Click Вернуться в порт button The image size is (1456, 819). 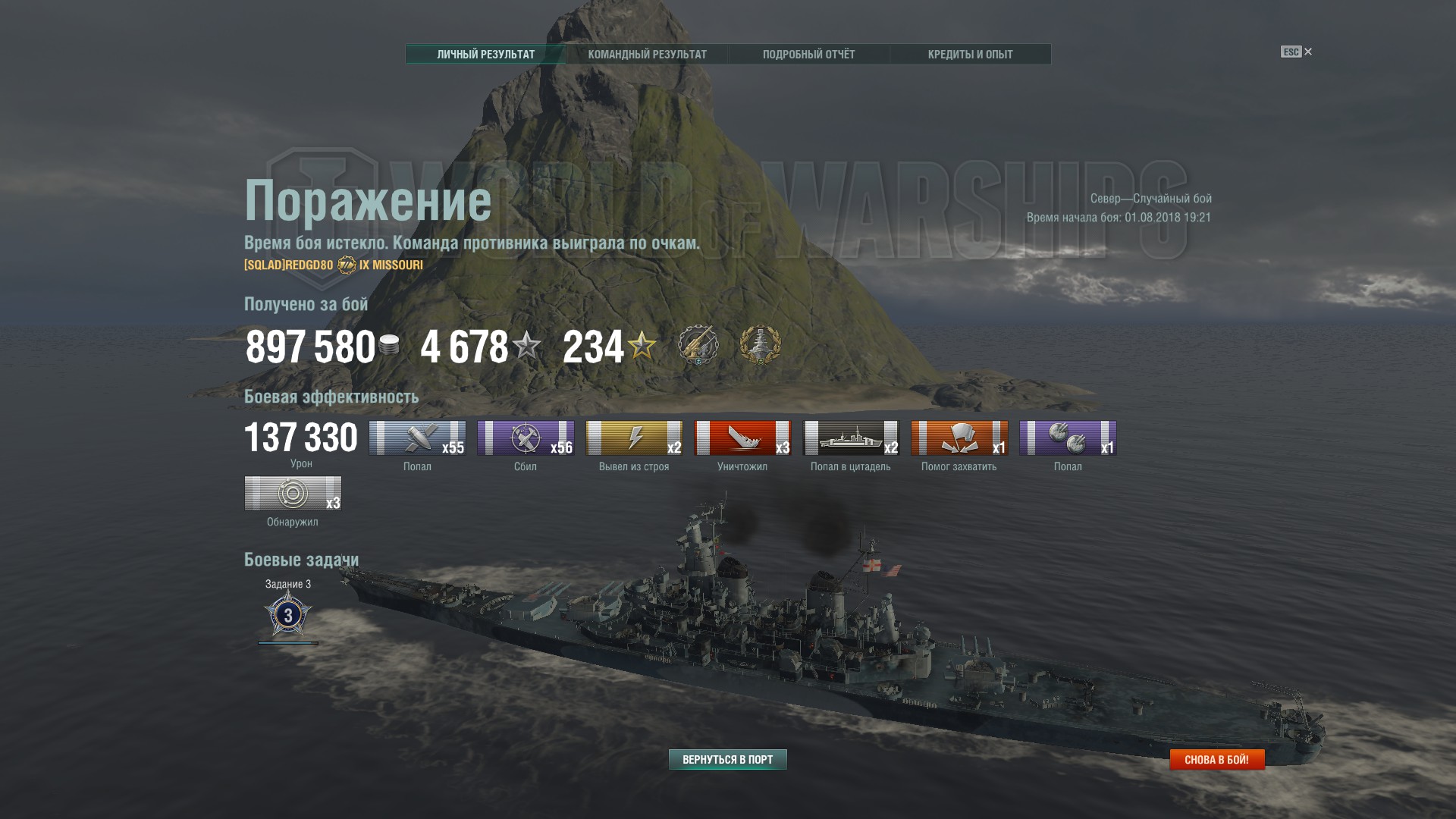click(x=727, y=759)
